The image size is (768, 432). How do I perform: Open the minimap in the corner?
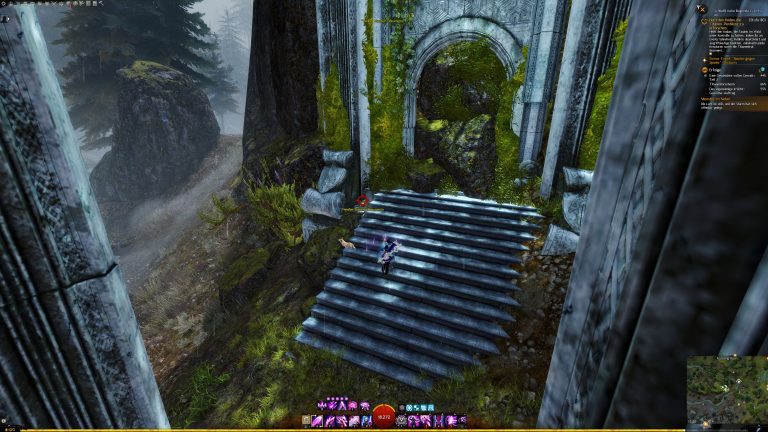727,391
